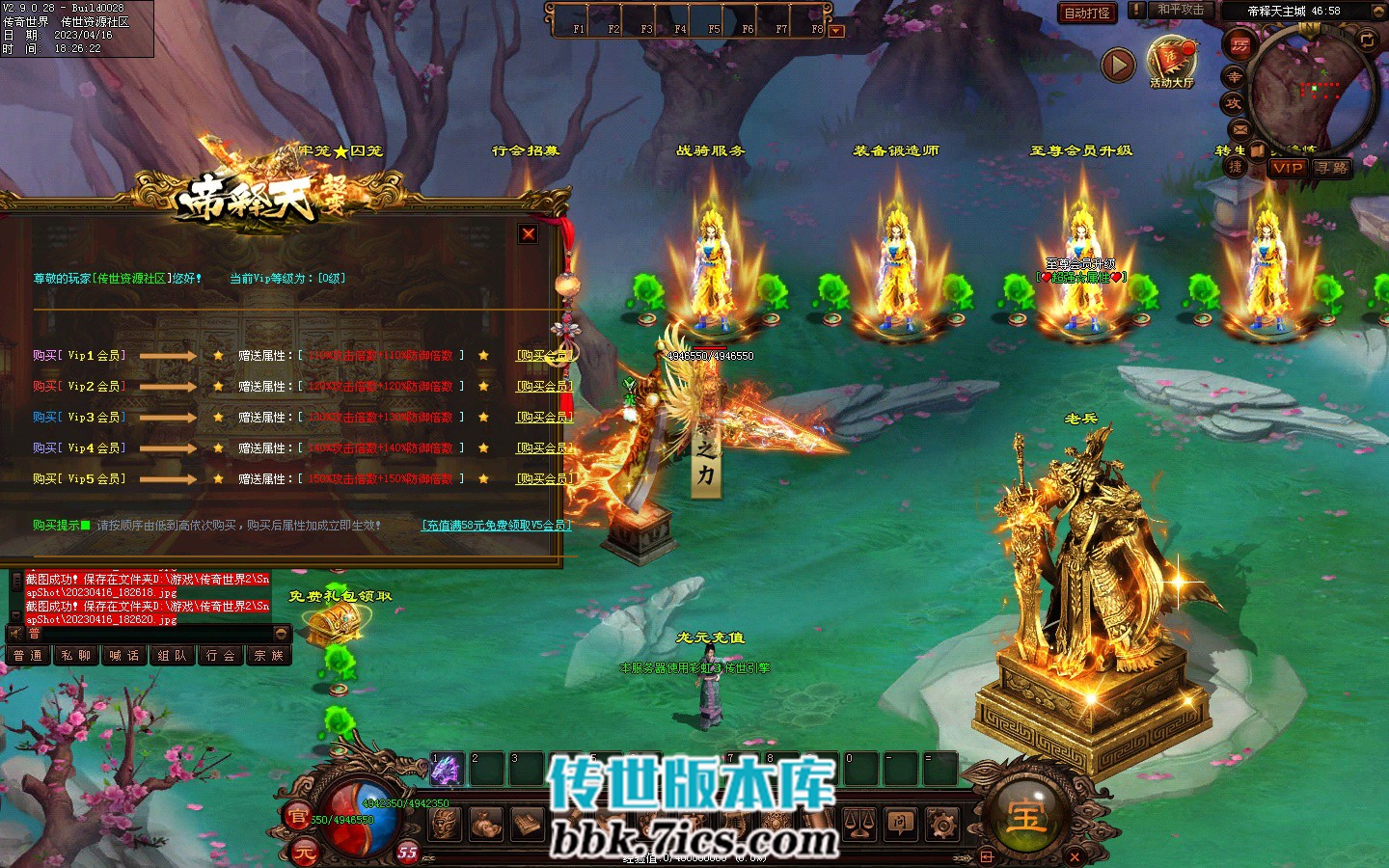The width and height of the screenshot is (1389, 868).
Task: Open the recharge 58 yuan free V5 link
Action: coord(497,526)
